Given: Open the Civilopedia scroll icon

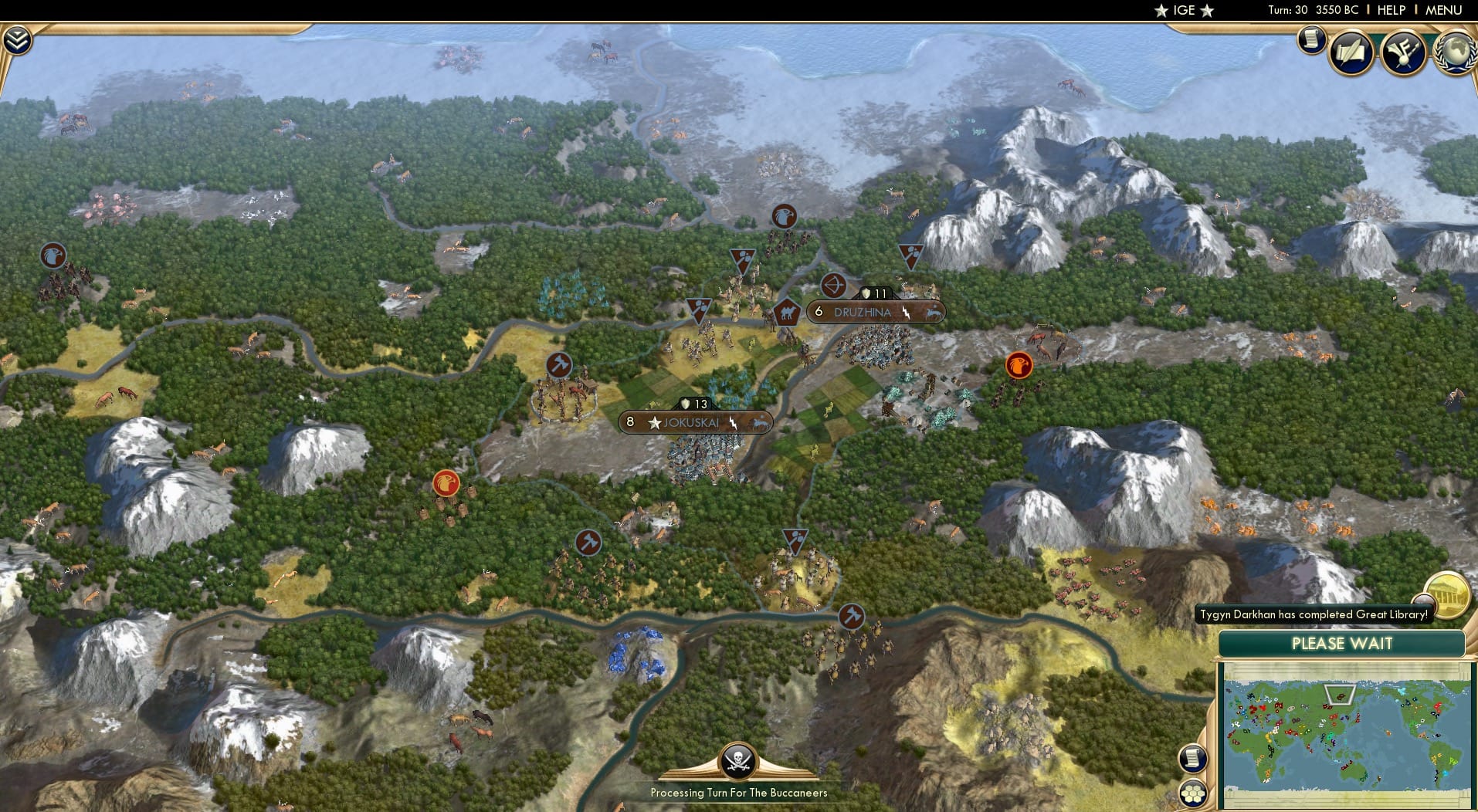Looking at the screenshot, I should (1312, 40).
